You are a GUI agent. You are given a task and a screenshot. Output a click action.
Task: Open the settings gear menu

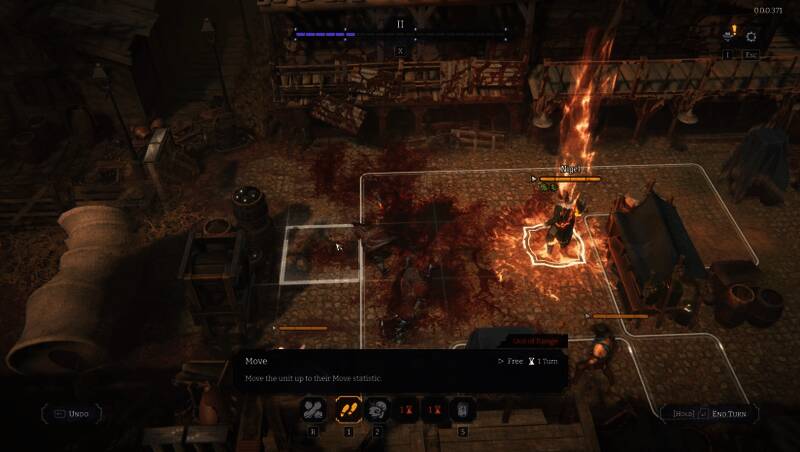coord(752,37)
